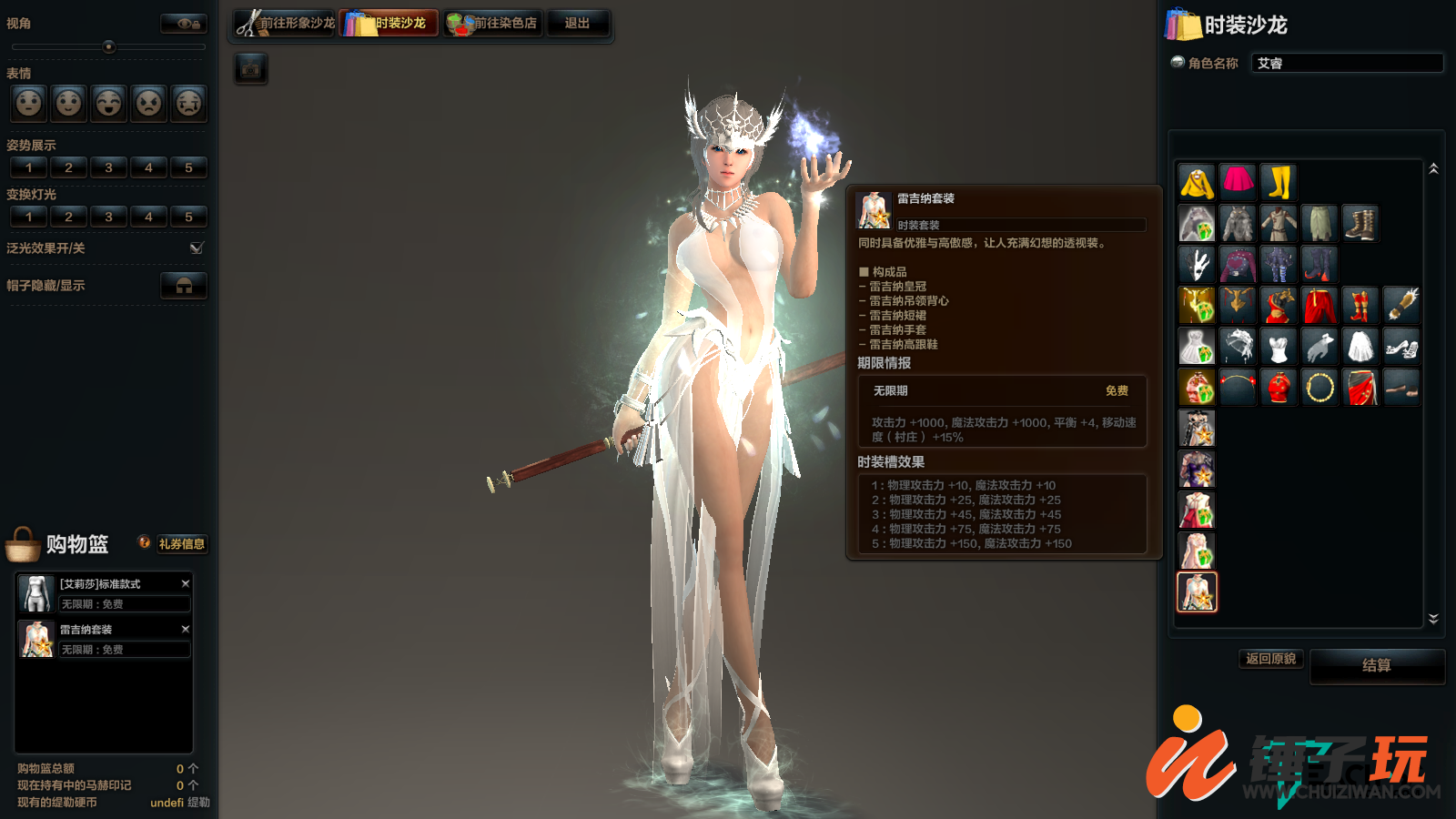This screenshot has width=1456, height=819.
Task: Remove 雷吉纳套装 from the shopping basket
Action: pos(186,629)
